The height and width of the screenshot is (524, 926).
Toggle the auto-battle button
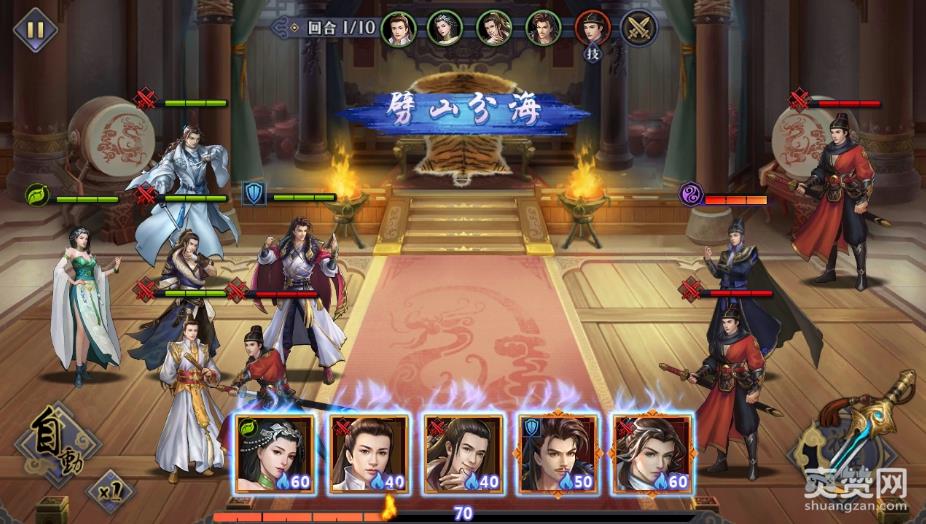(x=57, y=440)
